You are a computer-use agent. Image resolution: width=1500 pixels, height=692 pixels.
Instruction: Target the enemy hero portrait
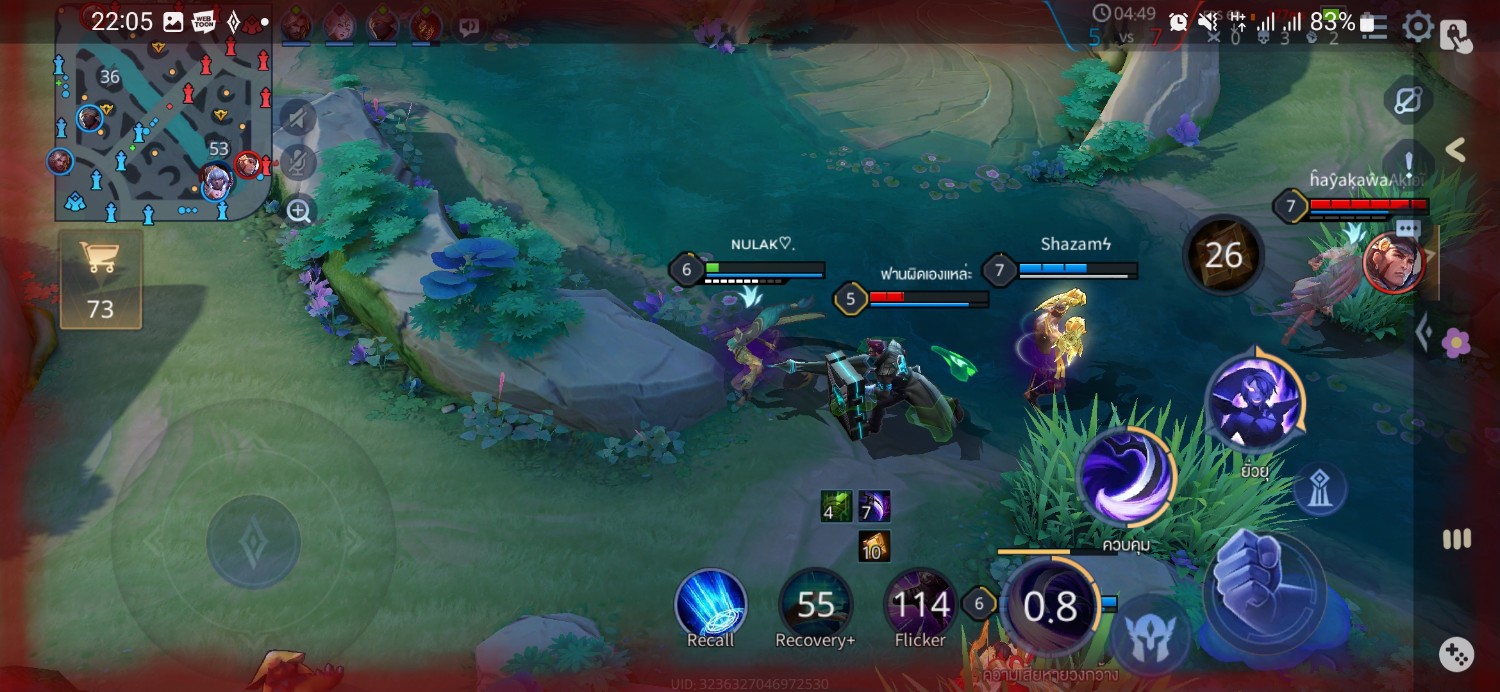coord(1391,264)
